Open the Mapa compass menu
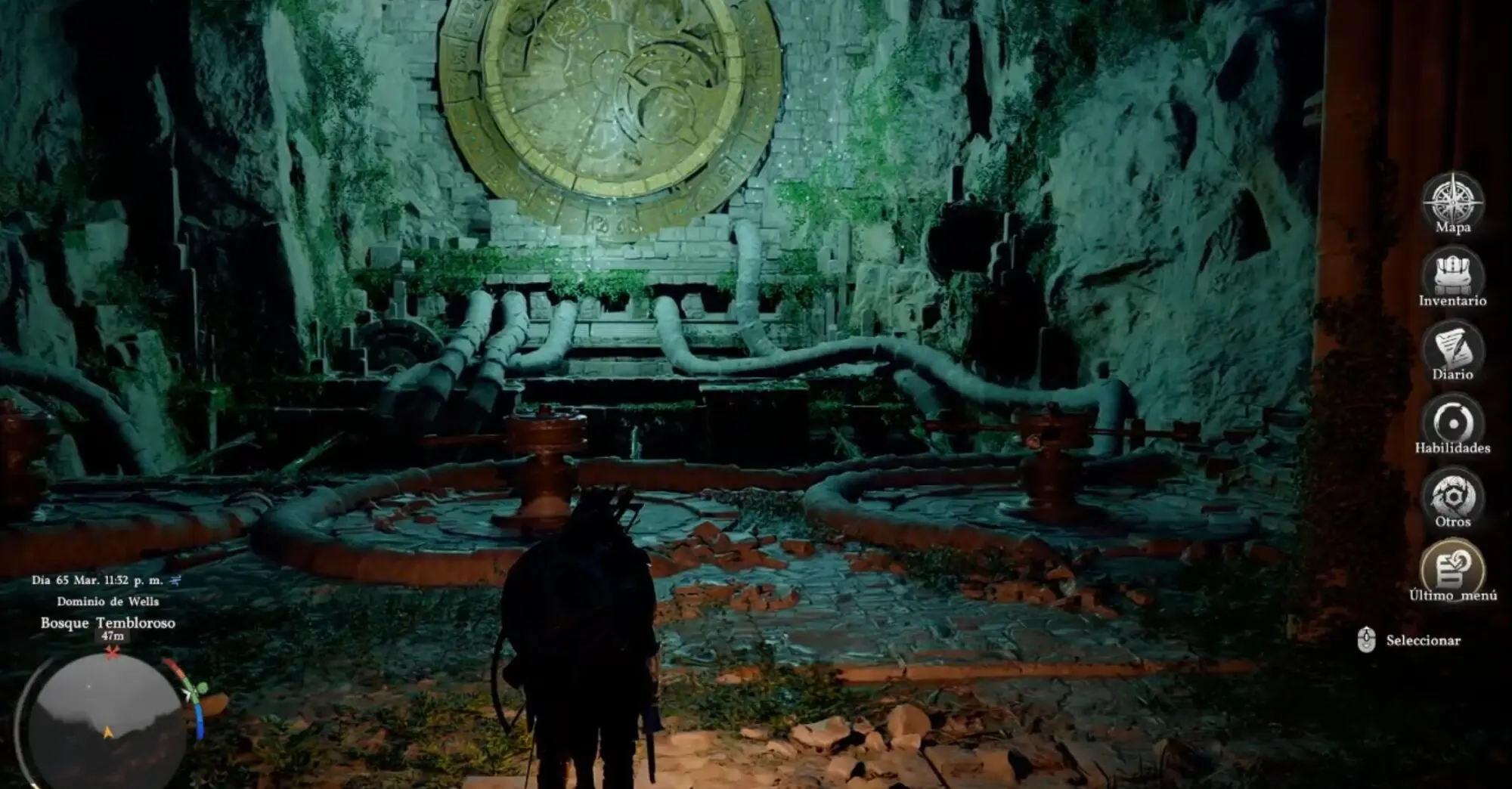The height and width of the screenshot is (789, 1512). pos(1452,201)
